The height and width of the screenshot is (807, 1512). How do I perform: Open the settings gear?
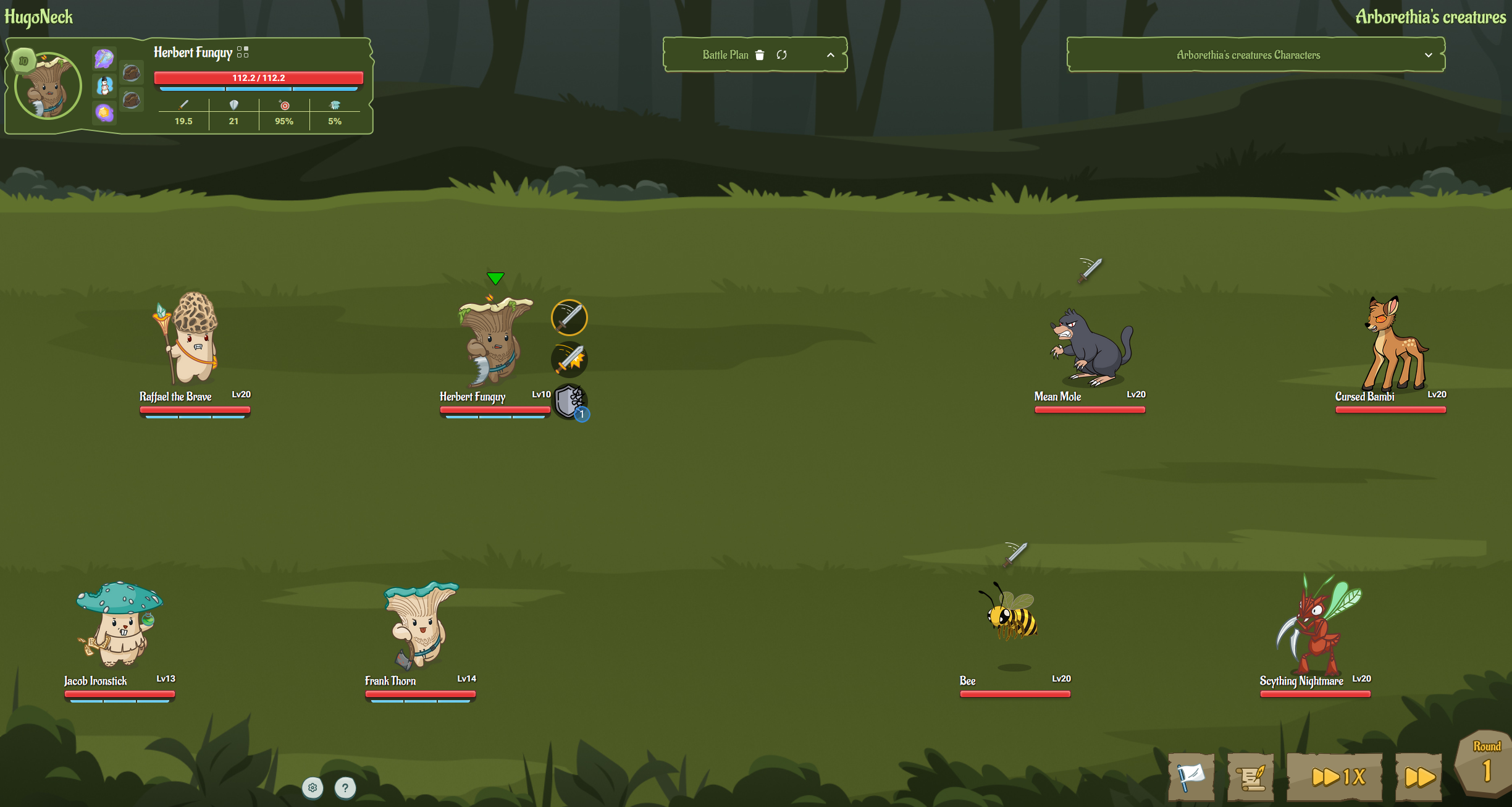coord(313,787)
